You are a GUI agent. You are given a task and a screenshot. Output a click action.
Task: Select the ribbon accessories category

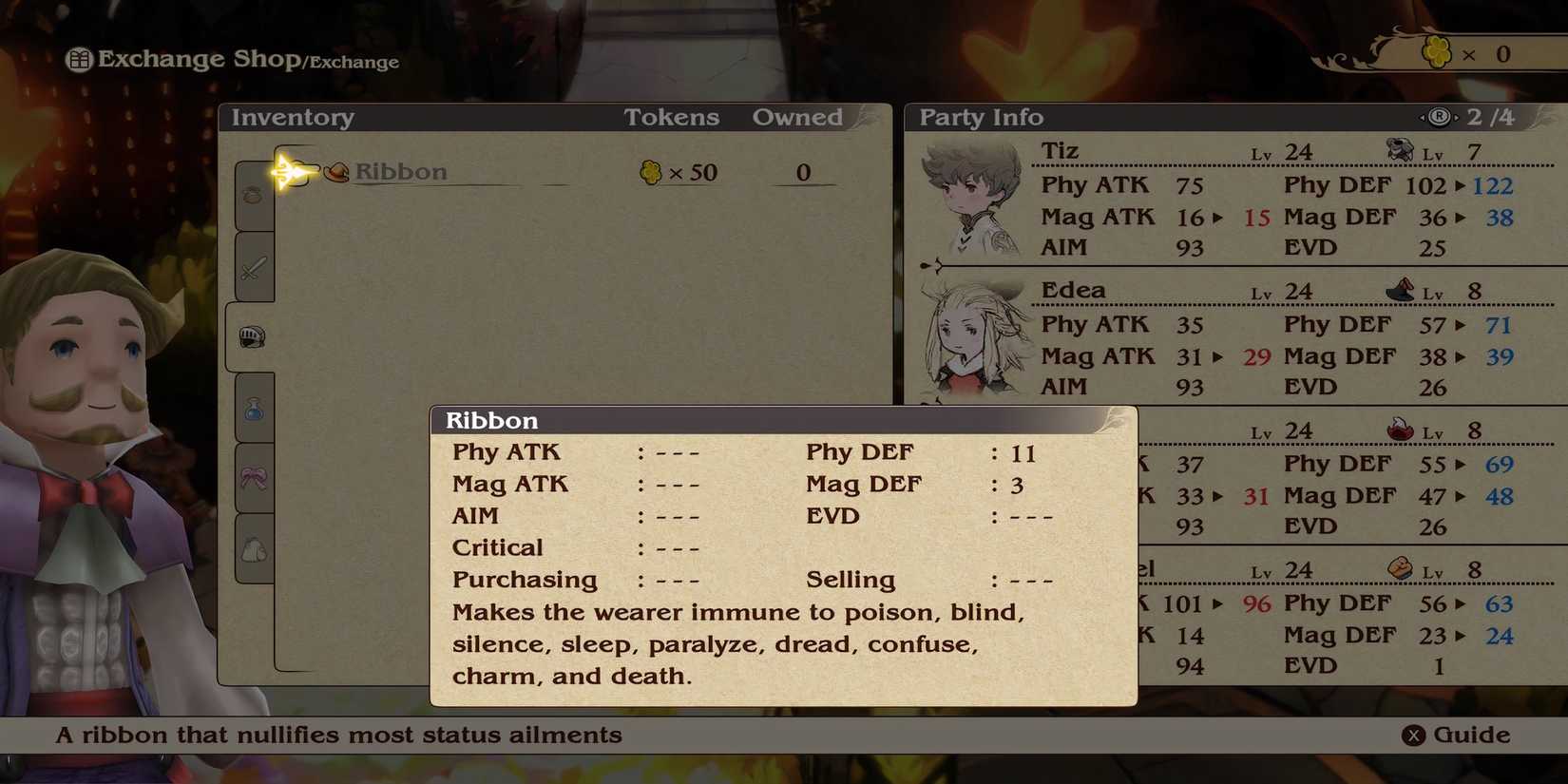[252, 480]
